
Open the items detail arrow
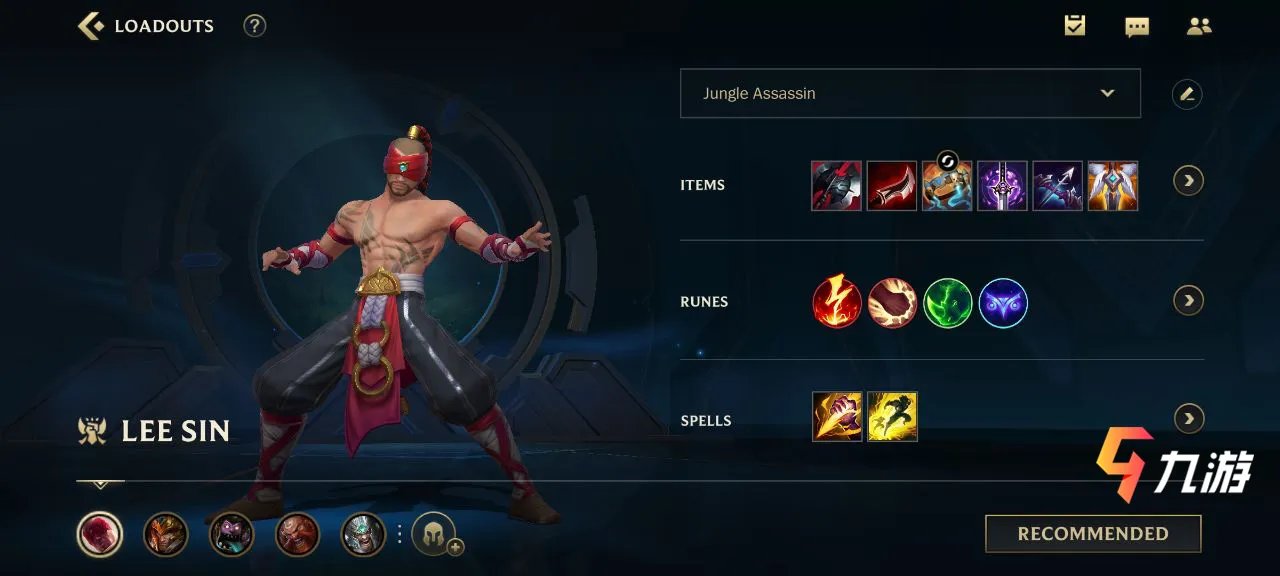(1188, 181)
